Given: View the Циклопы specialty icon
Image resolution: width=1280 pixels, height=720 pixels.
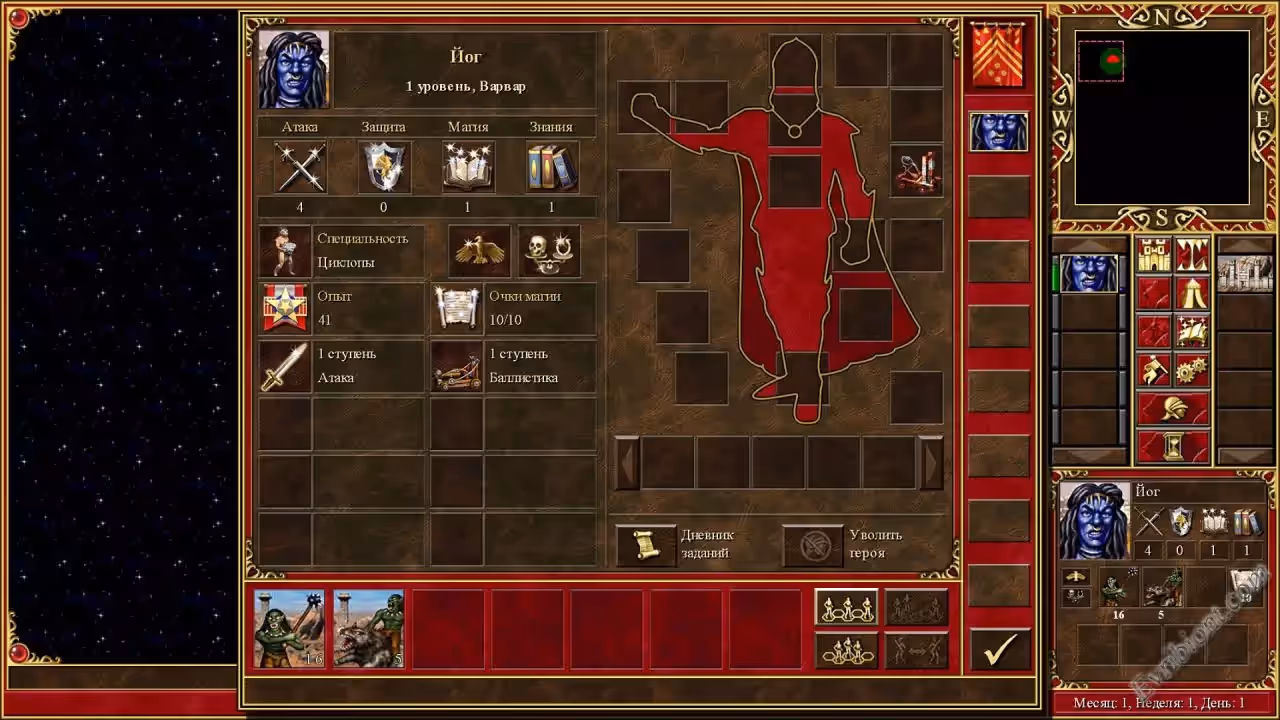Looking at the screenshot, I should tap(284, 251).
